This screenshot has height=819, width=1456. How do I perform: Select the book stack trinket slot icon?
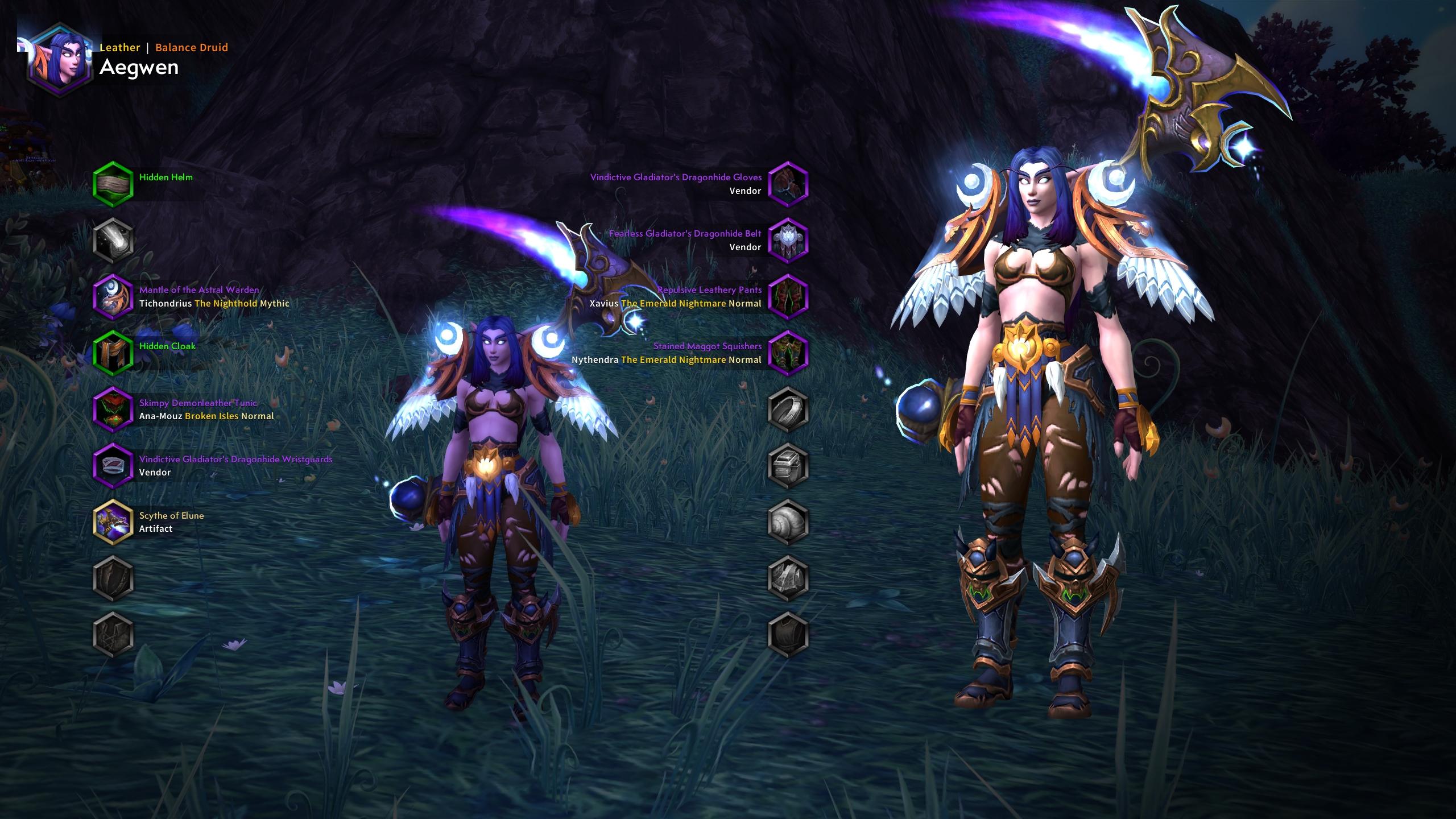(x=789, y=466)
